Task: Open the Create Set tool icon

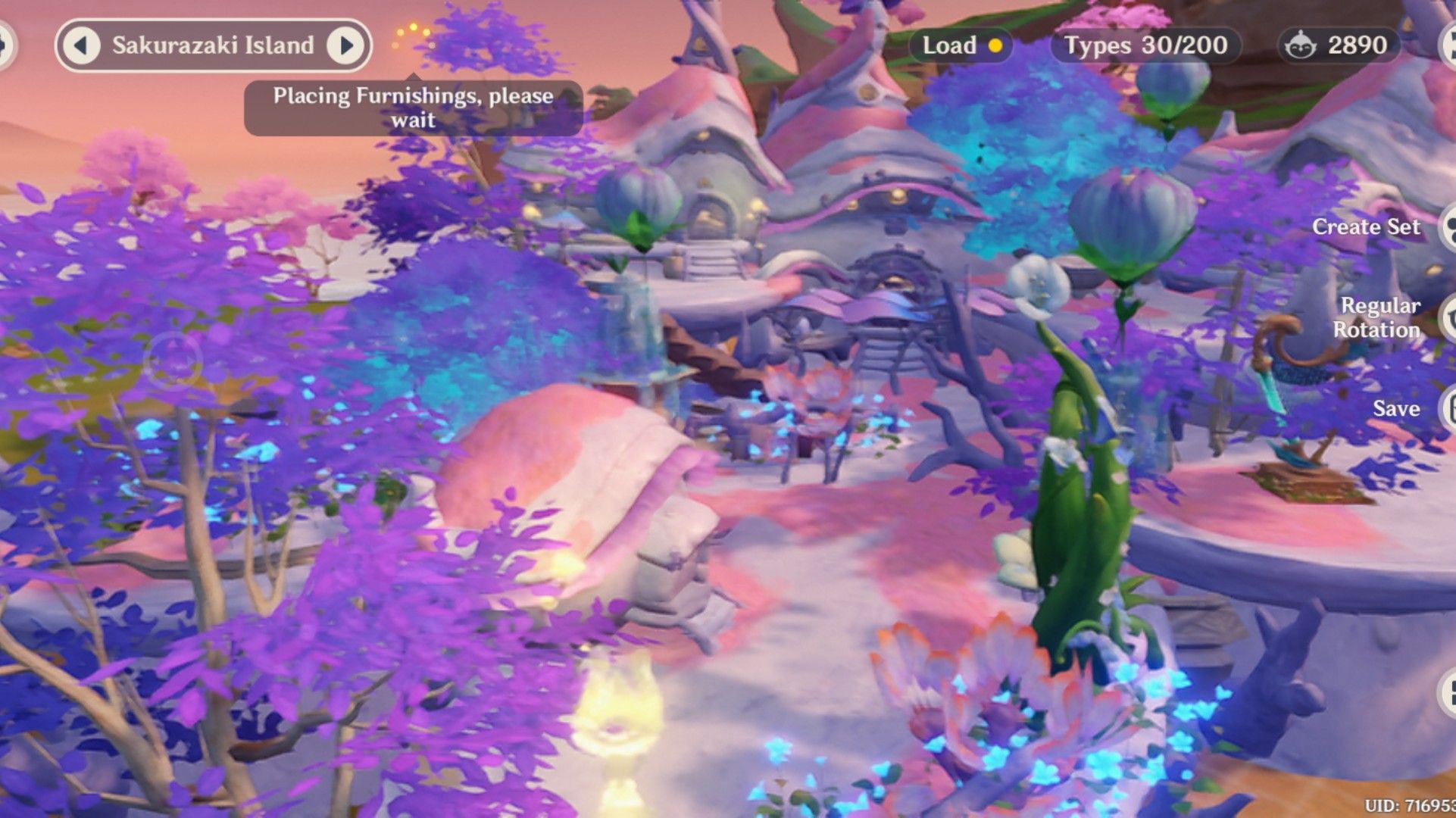Action: coord(1447,226)
